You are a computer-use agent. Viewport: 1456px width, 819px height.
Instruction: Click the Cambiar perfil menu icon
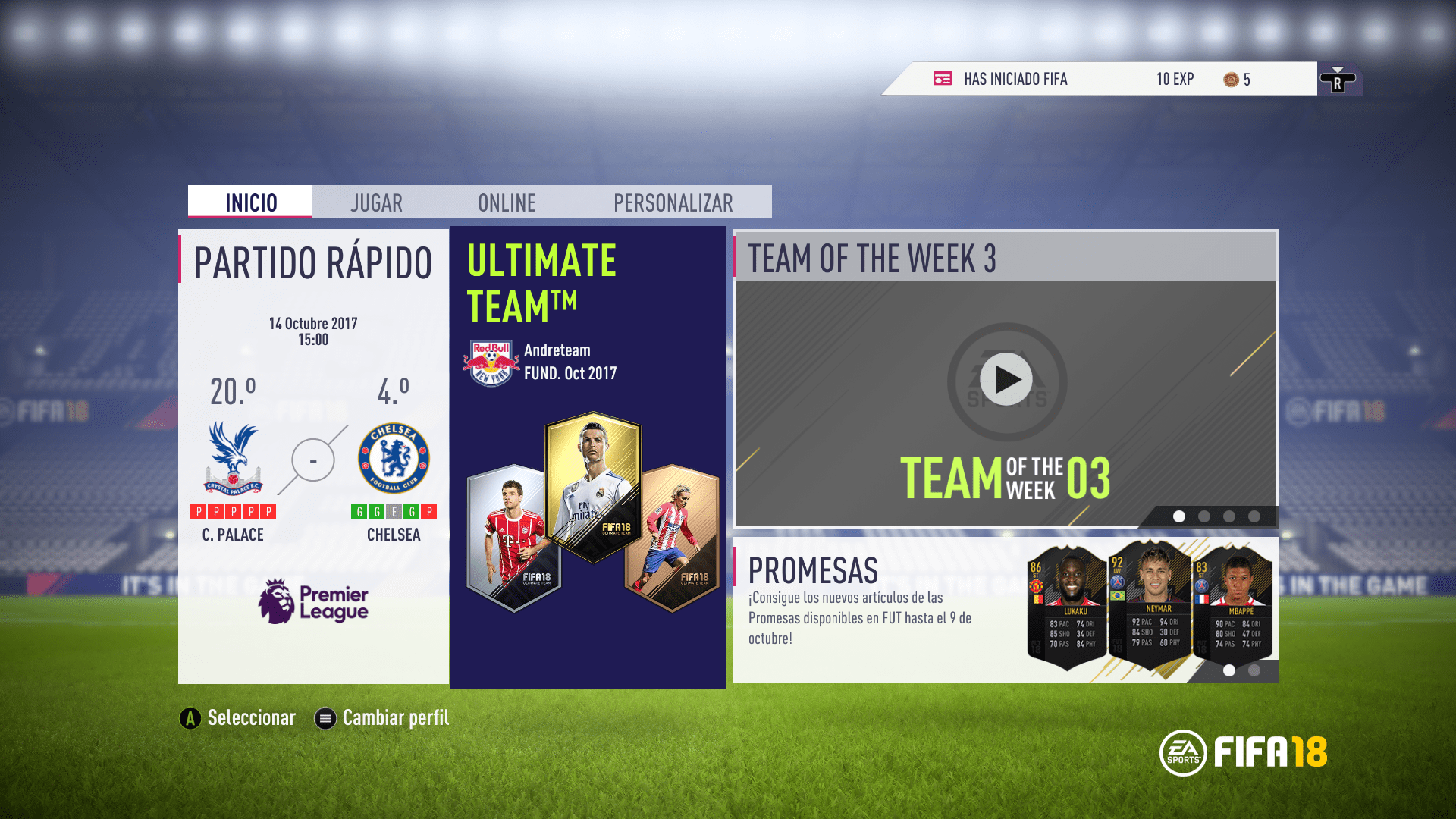[x=325, y=717]
